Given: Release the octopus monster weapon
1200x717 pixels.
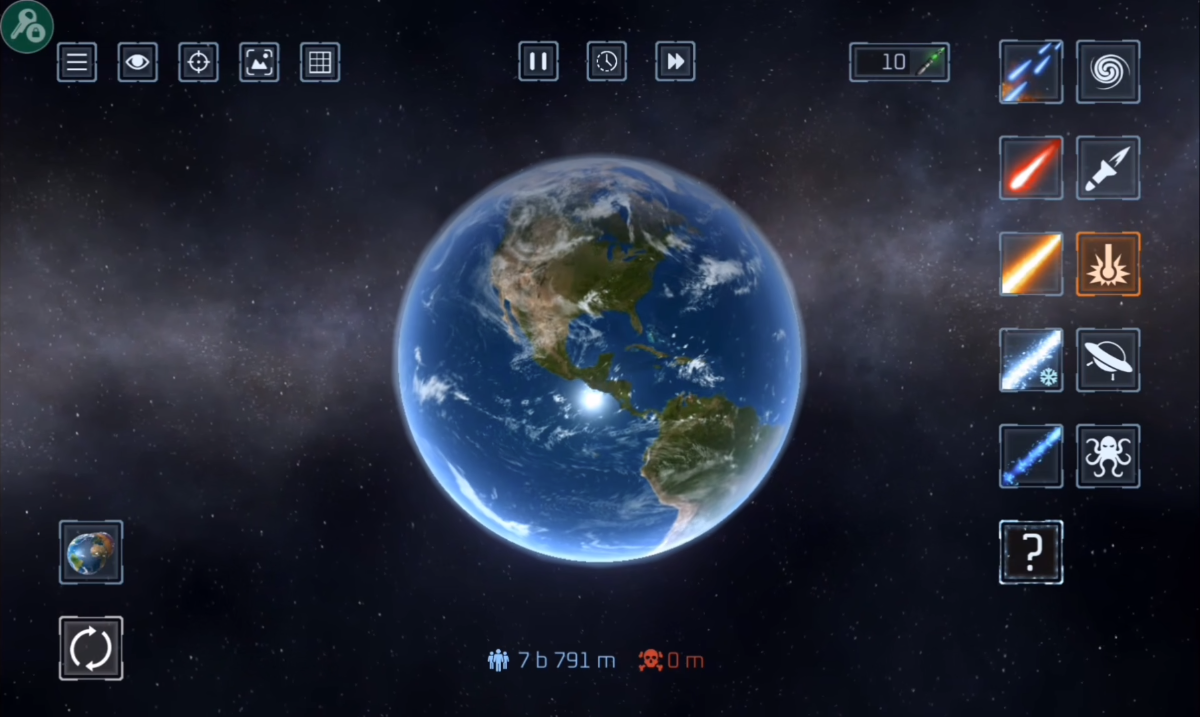Looking at the screenshot, I should point(1108,456).
